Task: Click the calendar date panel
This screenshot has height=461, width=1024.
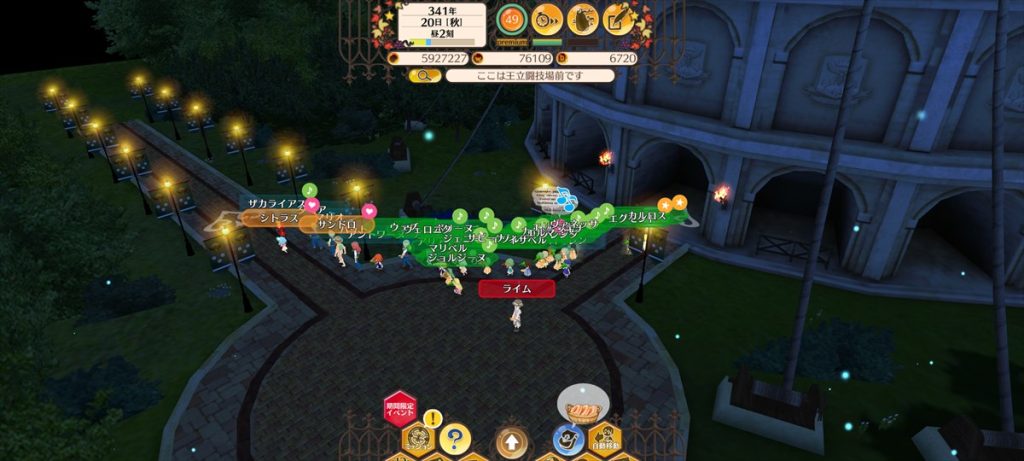Action: 442,24
